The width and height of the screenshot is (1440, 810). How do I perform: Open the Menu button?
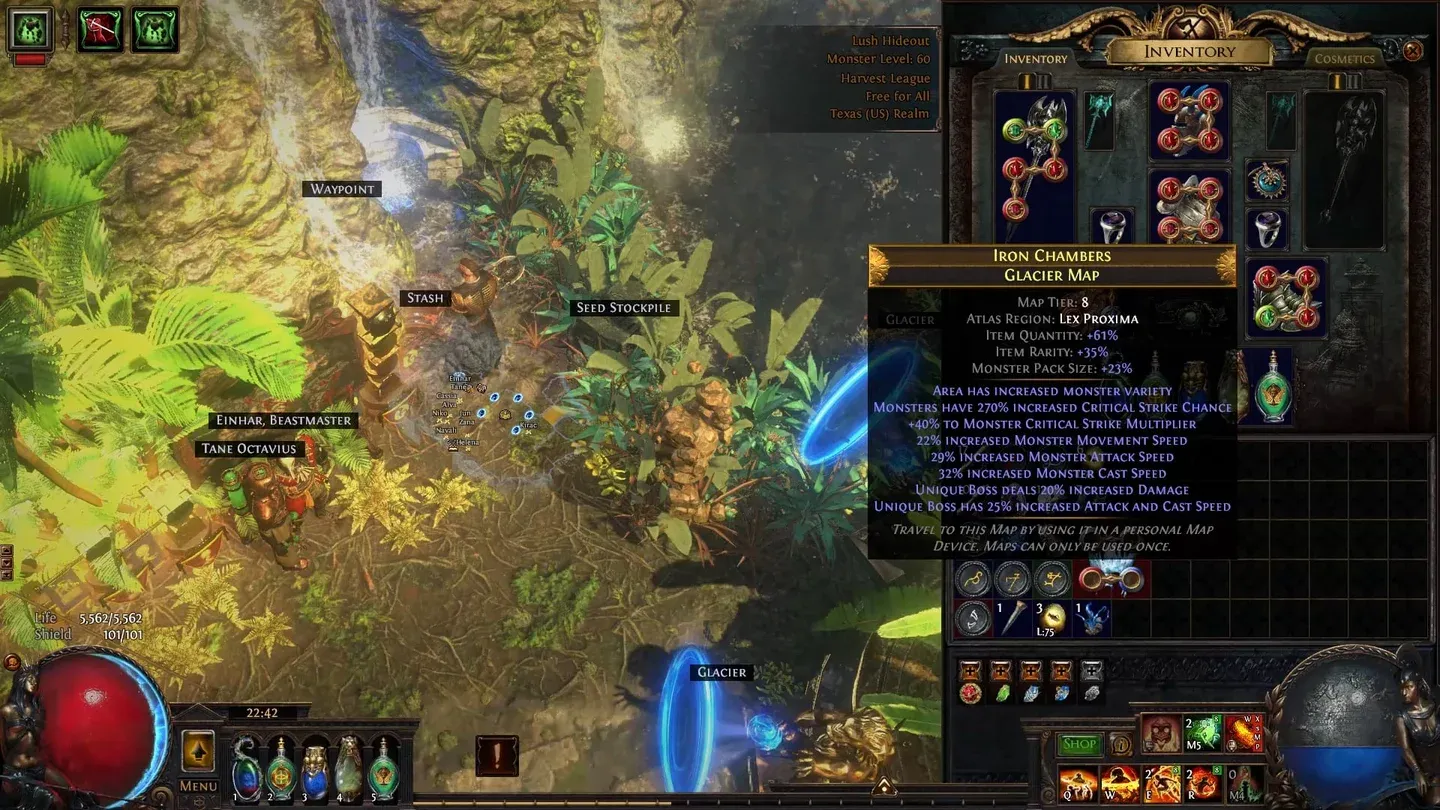[x=198, y=786]
